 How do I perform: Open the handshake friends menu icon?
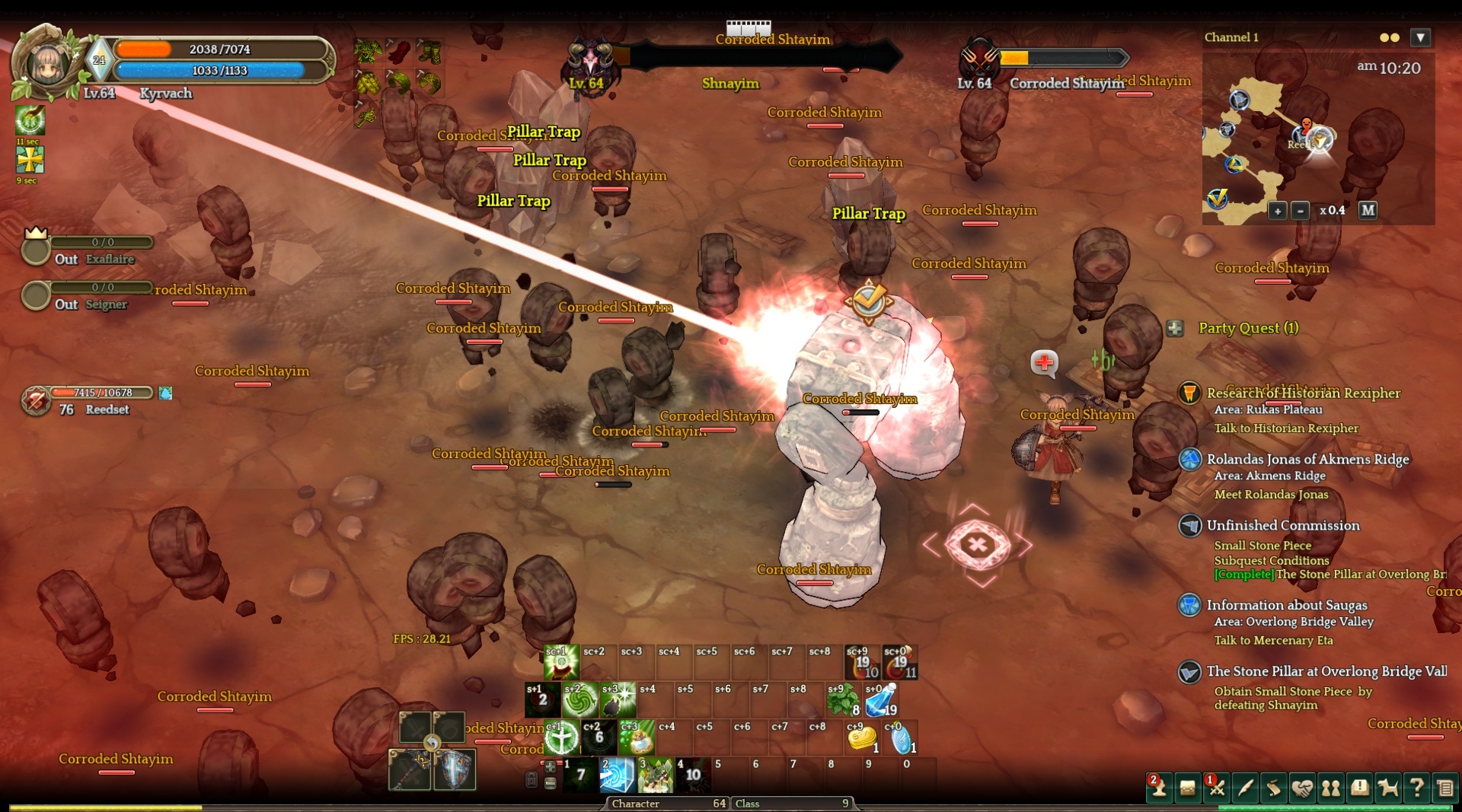(1302, 788)
